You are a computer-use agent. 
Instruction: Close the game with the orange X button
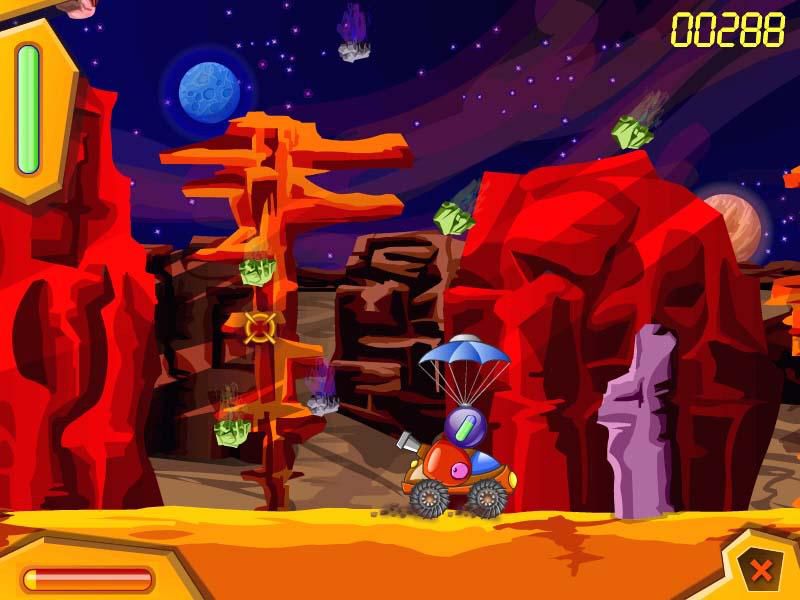coord(761,571)
